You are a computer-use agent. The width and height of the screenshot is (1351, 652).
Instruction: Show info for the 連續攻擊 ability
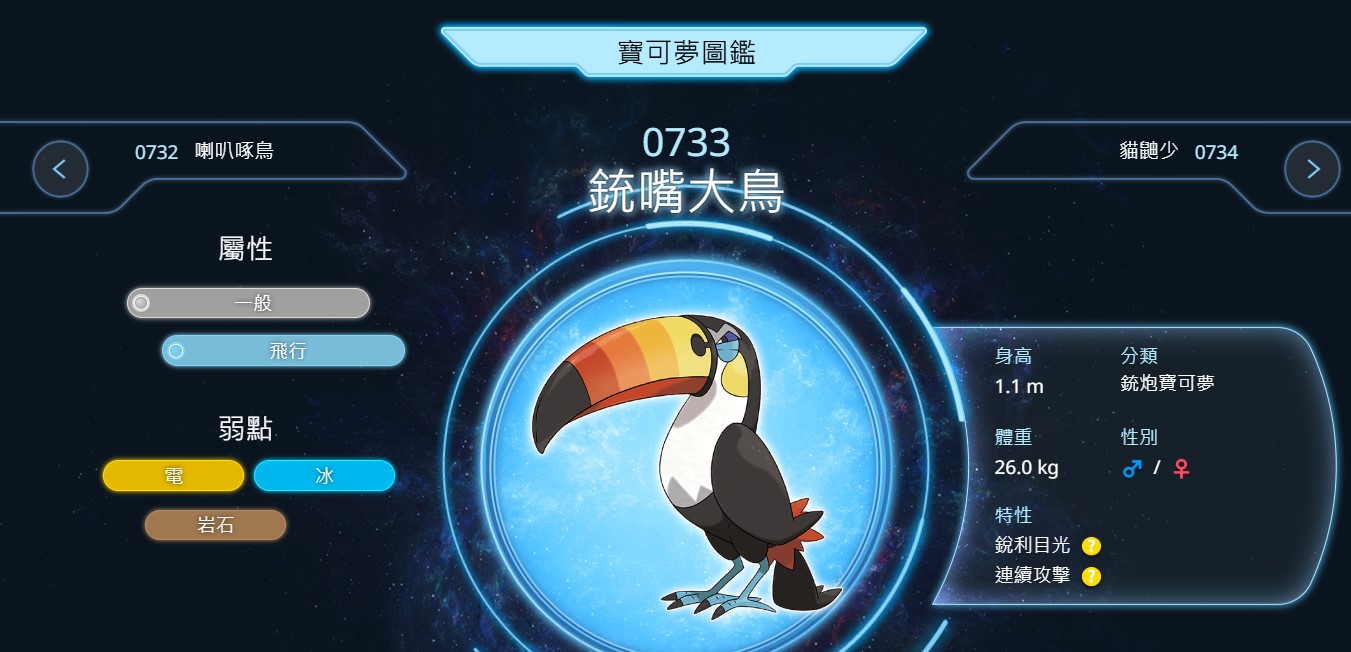pos(1091,577)
